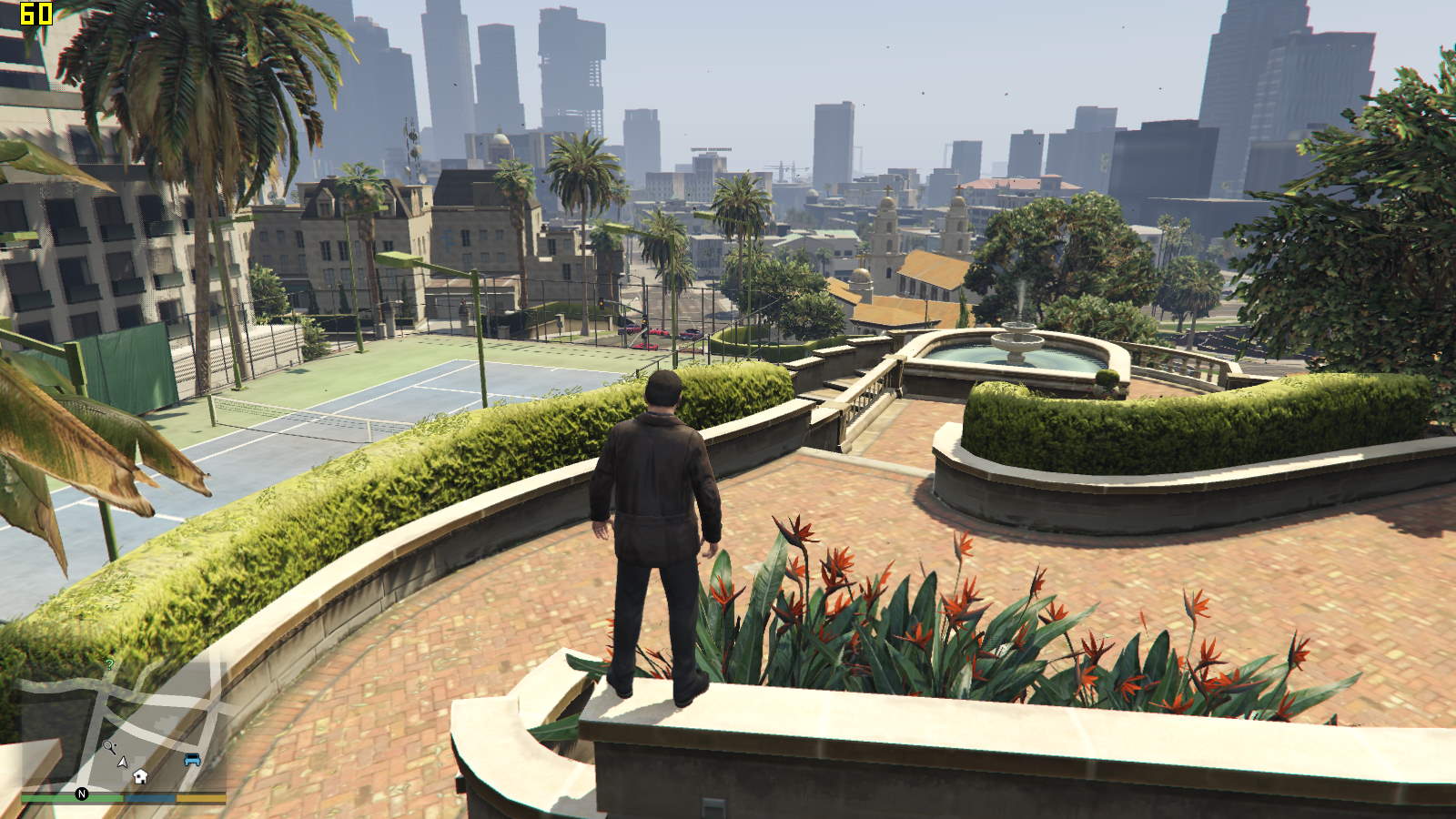Select the tennis racket marker on the minimap

(109, 748)
